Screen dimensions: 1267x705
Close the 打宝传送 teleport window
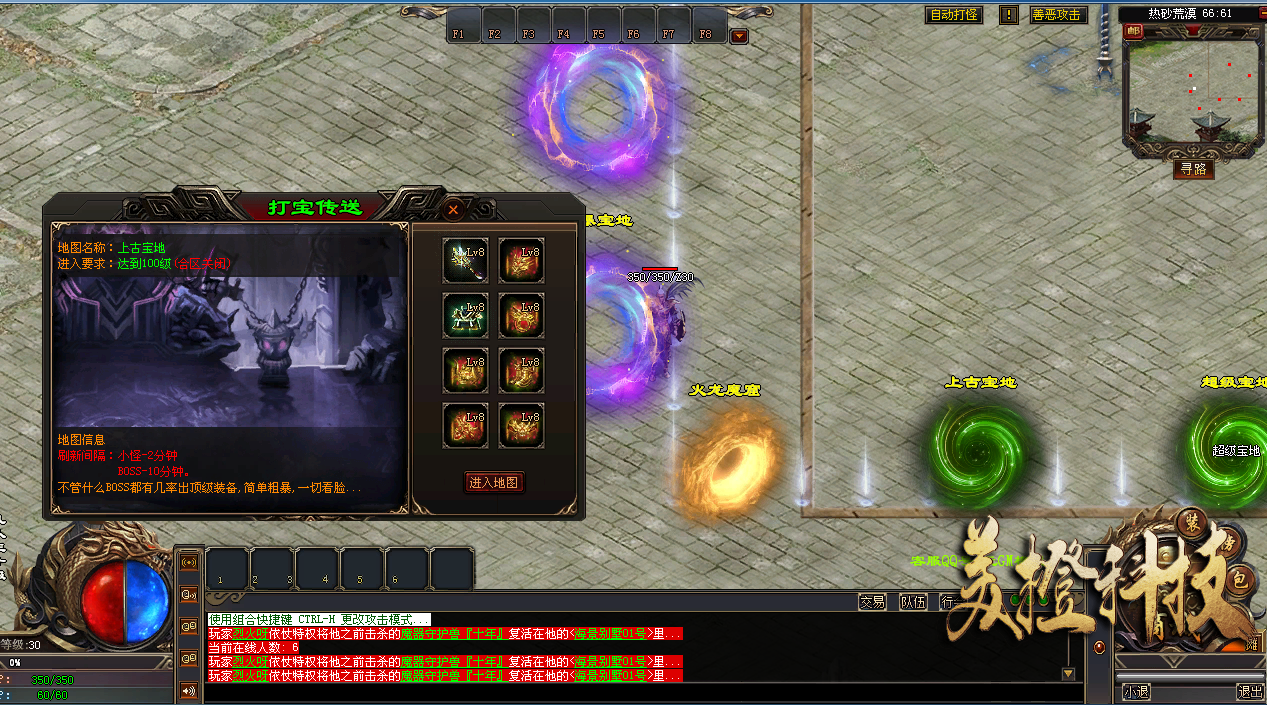(453, 209)
